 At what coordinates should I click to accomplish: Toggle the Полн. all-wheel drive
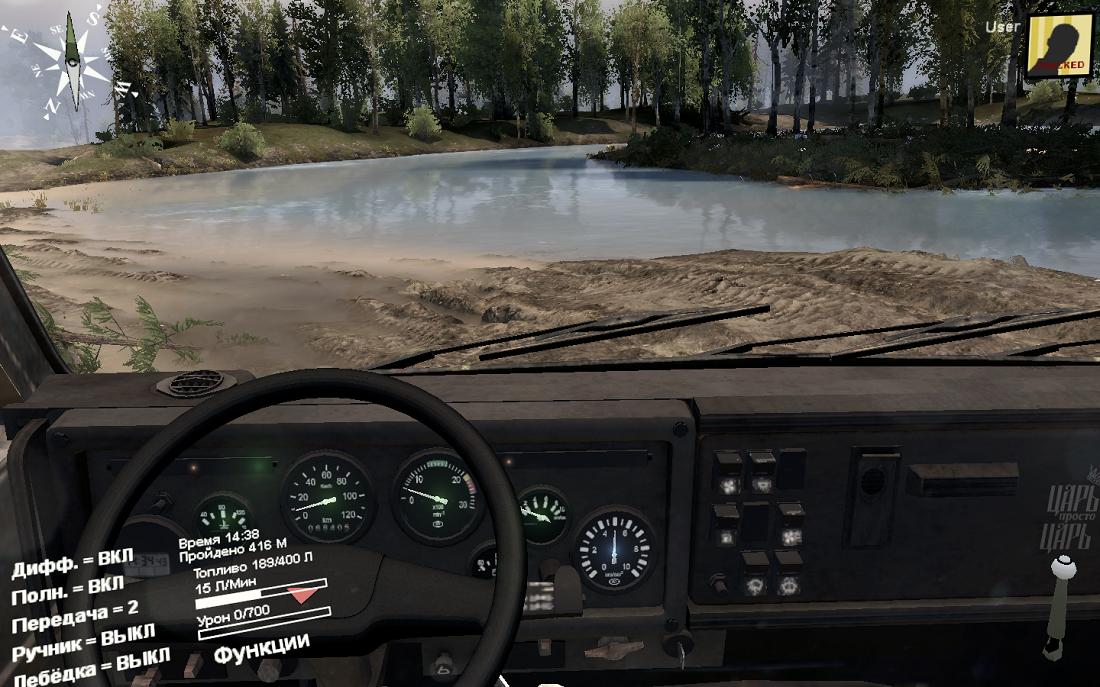coord(68,590)
